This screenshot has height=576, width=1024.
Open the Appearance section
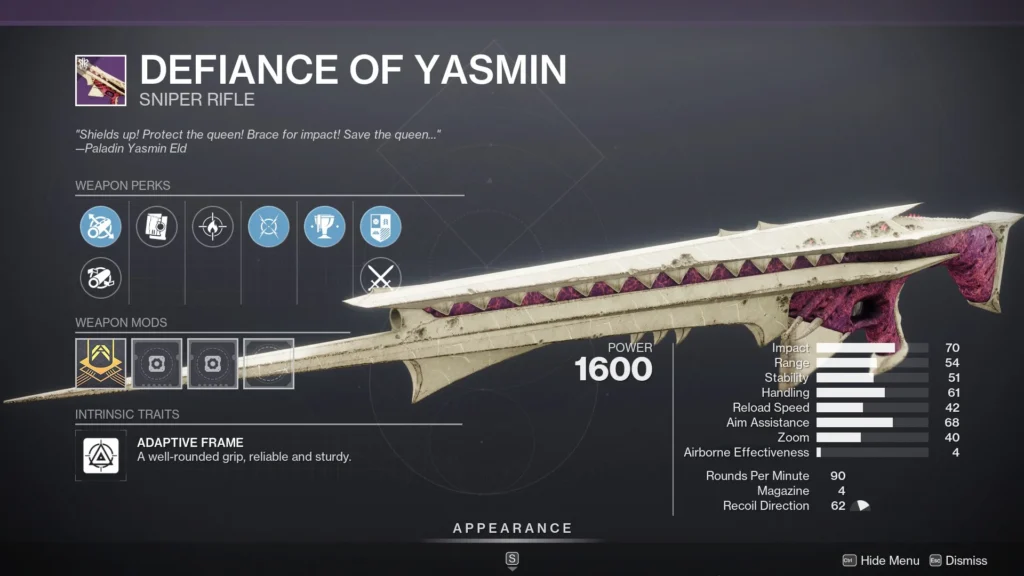[x=512, y=529]
